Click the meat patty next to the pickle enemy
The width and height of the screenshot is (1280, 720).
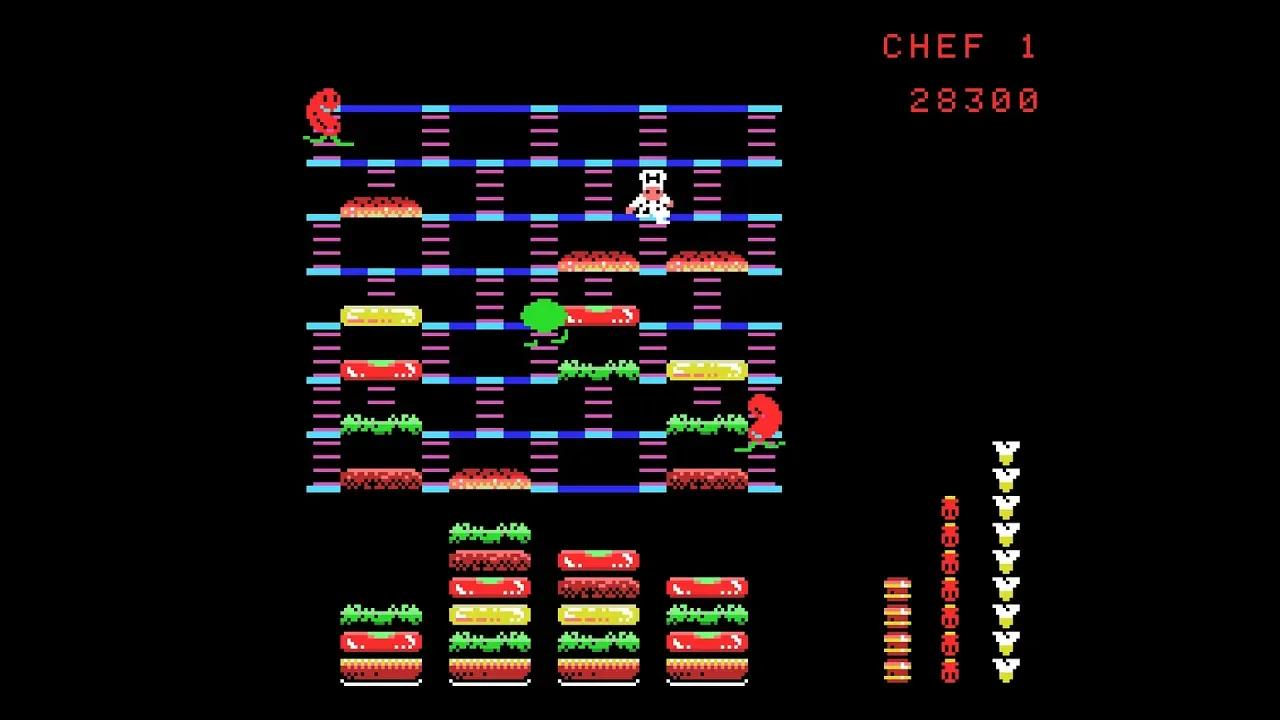click(600, 315)
